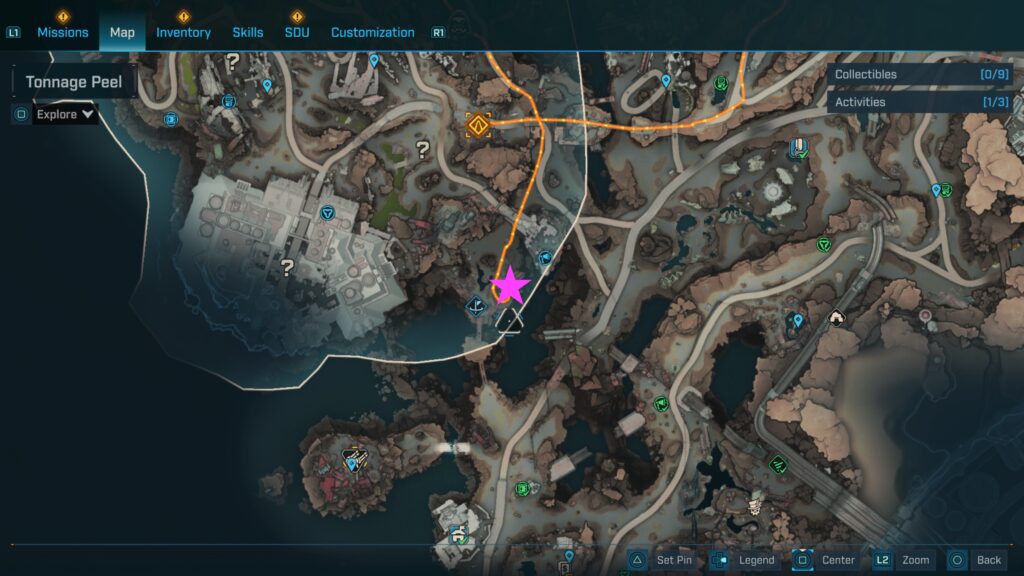Open the map Legend
Screen dimensions: 1024x576
click(x=748, y=560)
